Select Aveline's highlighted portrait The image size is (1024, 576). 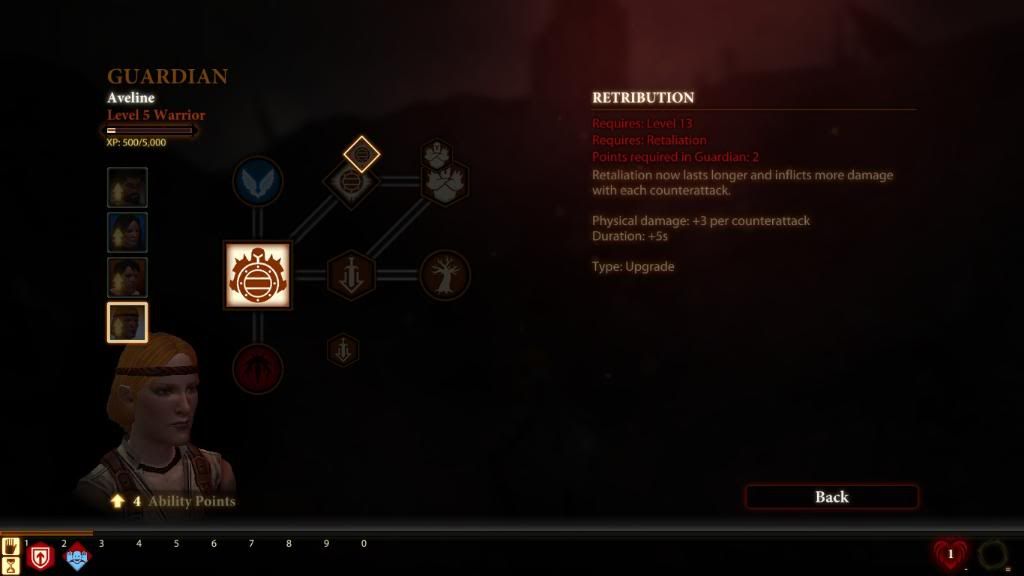point(127,323)
